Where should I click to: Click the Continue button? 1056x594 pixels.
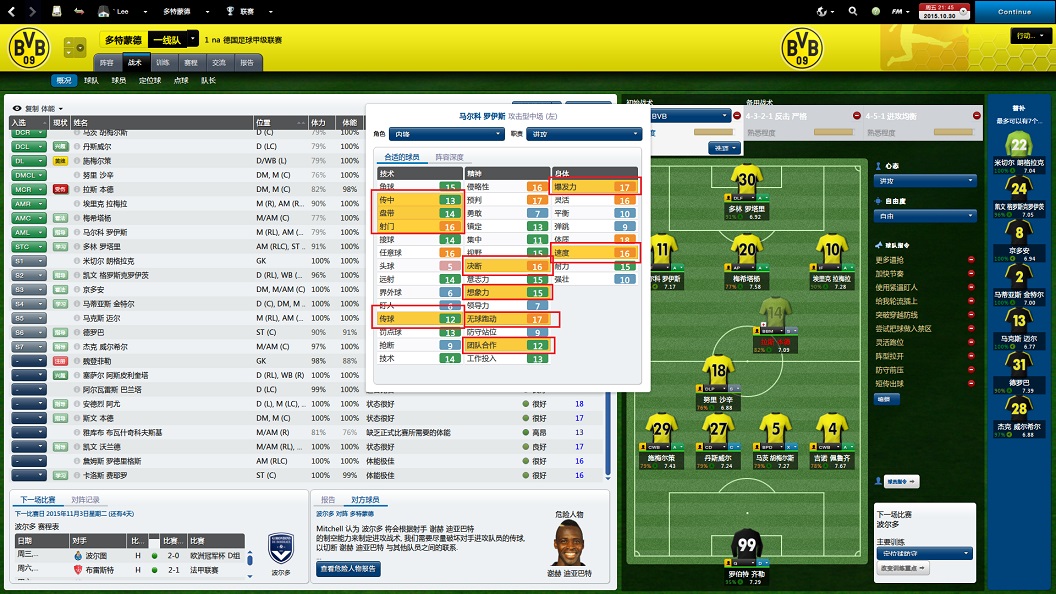pyautogui.click(x=1014, y=12)
